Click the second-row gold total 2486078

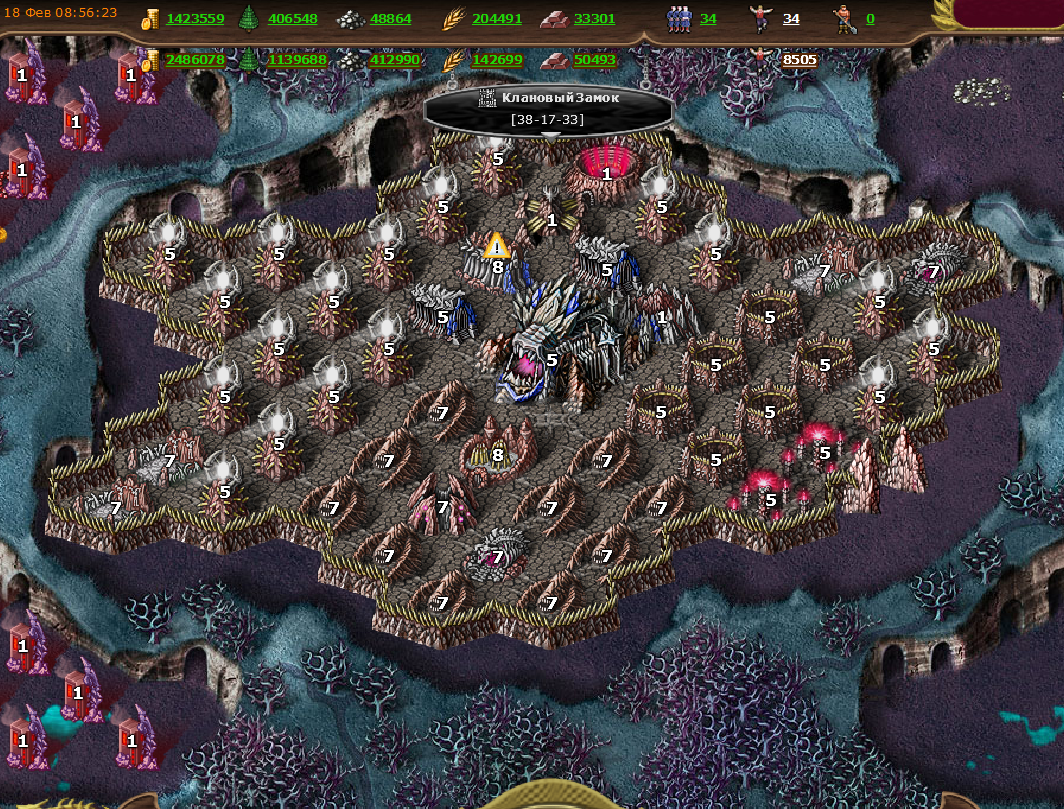point(195,60)
